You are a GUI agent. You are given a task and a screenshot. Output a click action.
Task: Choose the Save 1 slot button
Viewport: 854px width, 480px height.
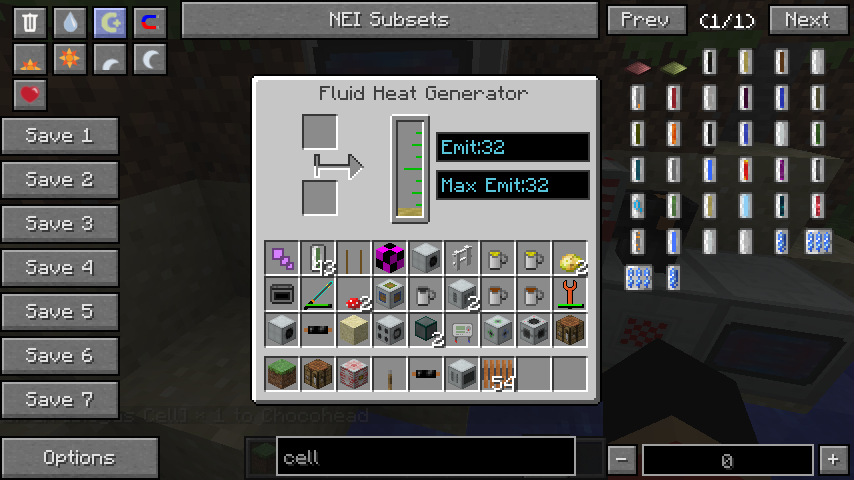60,136
